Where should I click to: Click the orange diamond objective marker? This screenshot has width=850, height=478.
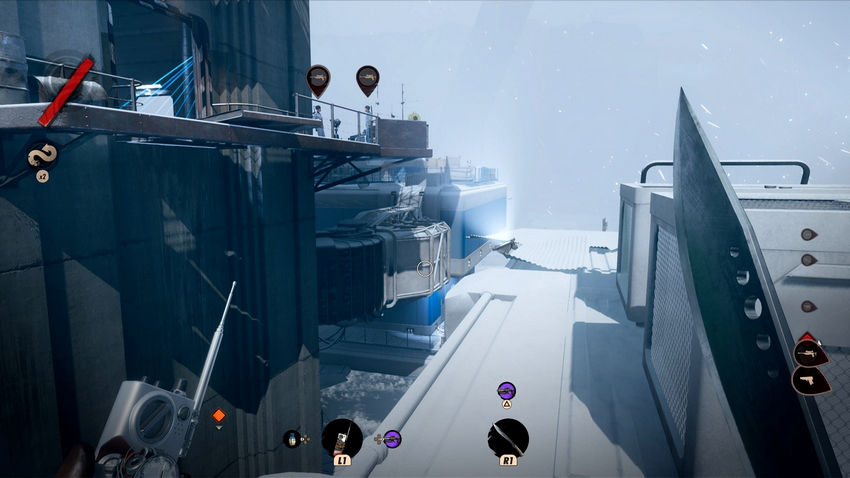[x=219, y=415]
